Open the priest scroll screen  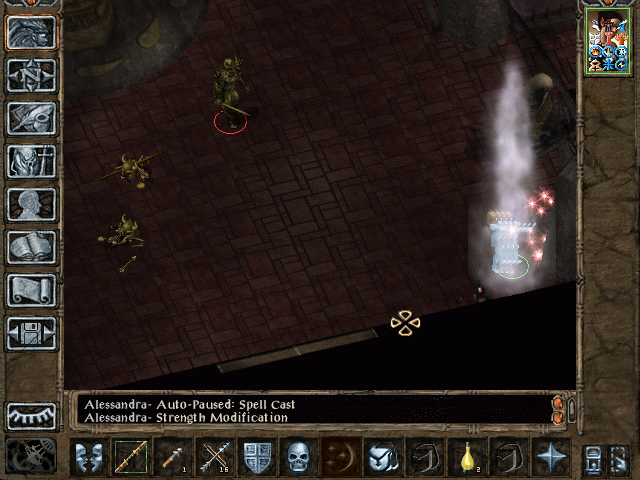(31, 290)
